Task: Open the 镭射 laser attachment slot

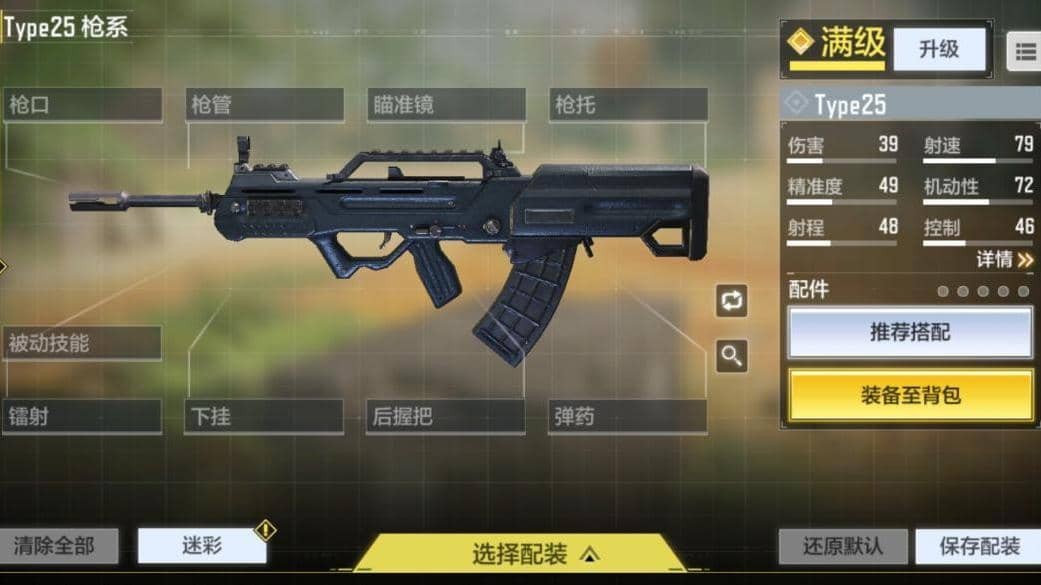Action: click(82, 417)
